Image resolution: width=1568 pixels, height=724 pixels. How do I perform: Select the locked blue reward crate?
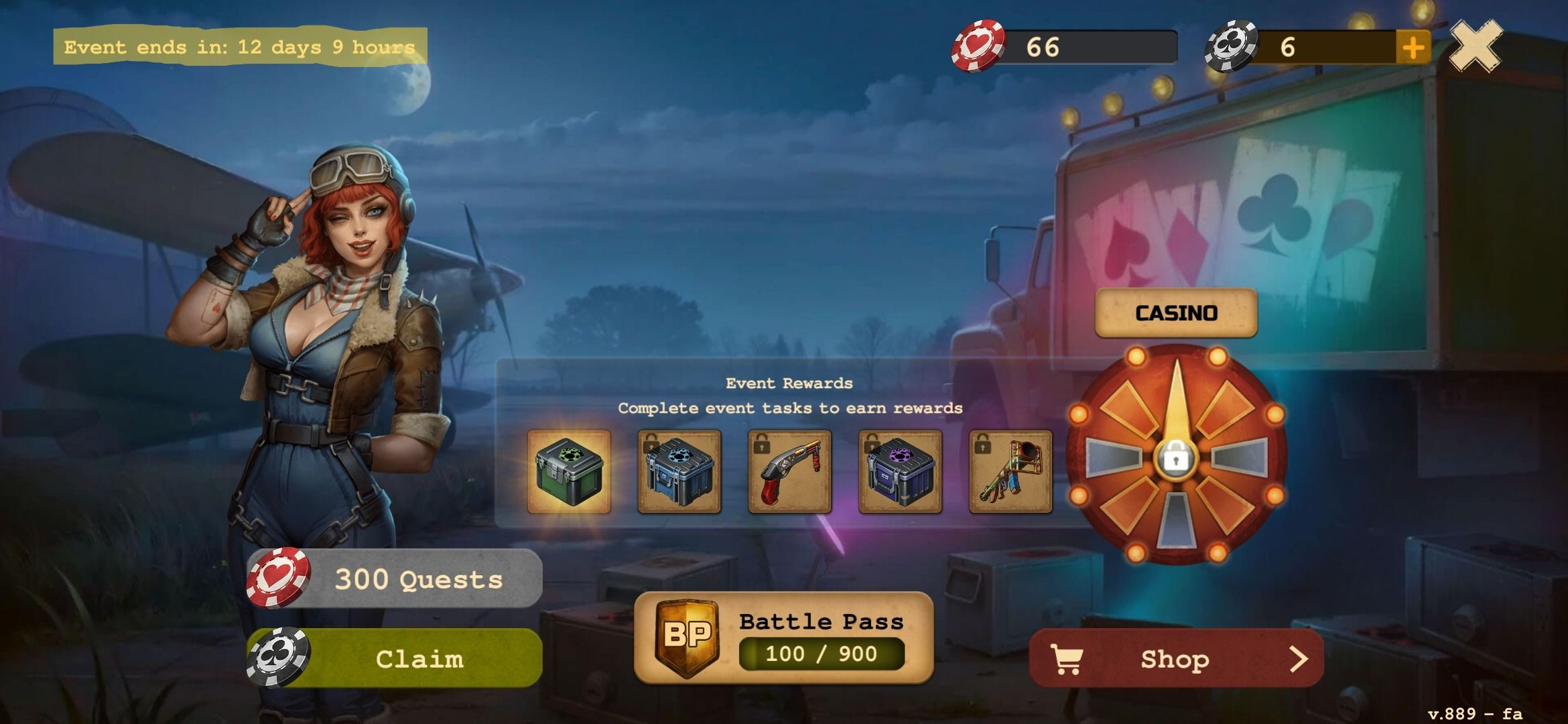tap(679, 473)
